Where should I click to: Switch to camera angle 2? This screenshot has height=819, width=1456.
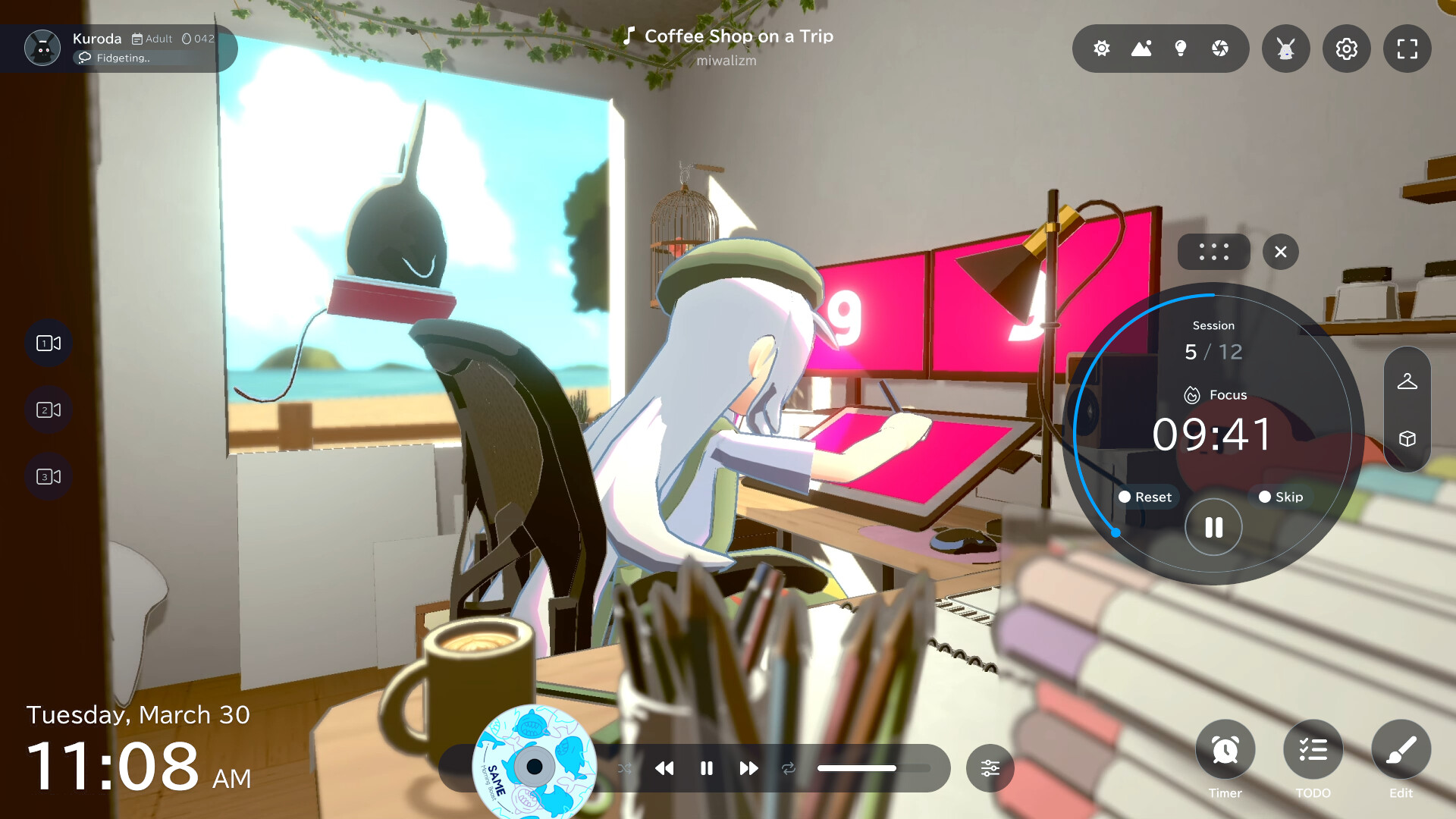(48, 409)
